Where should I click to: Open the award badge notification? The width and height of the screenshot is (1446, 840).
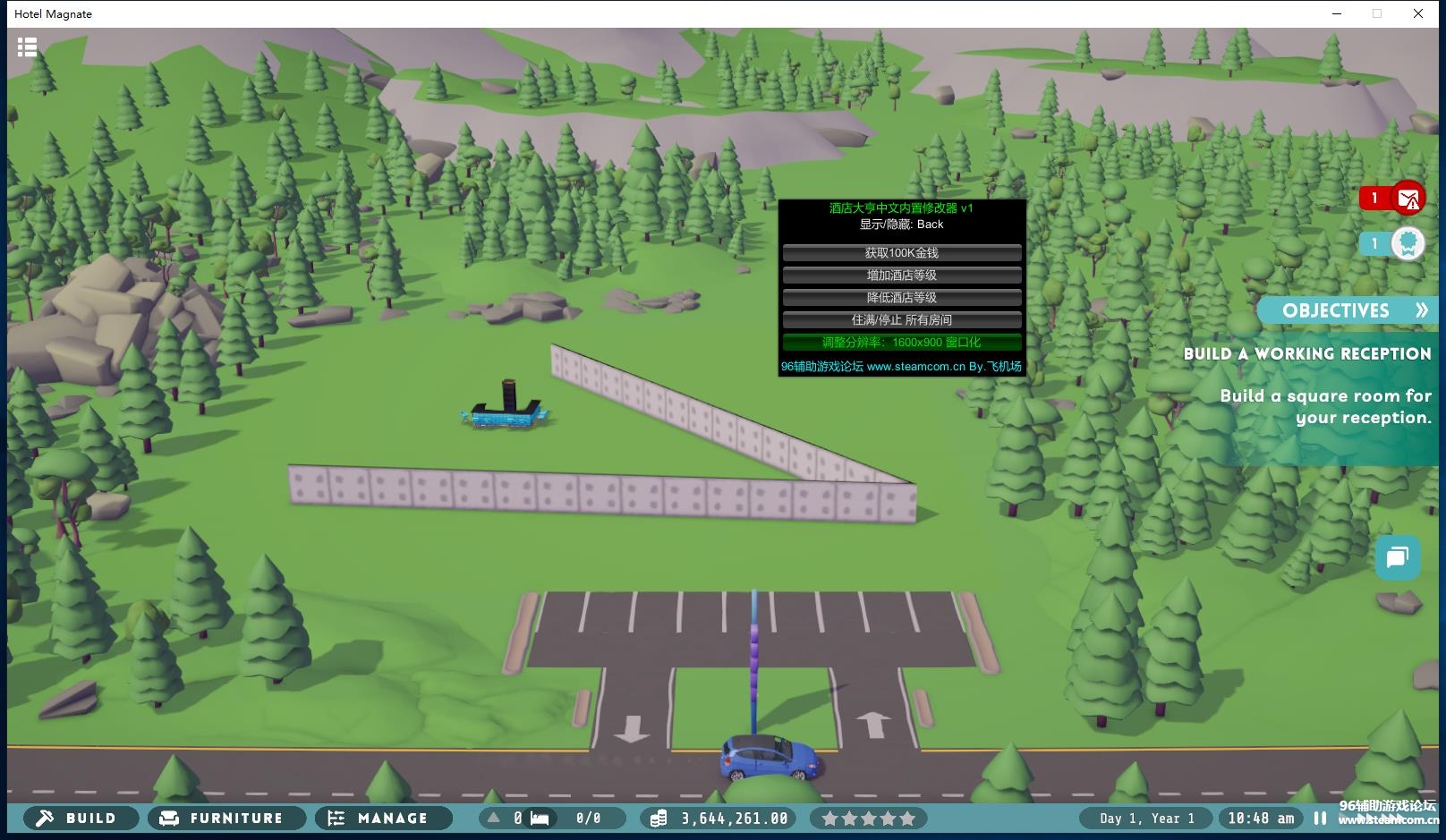click(x=1407, y=243)
